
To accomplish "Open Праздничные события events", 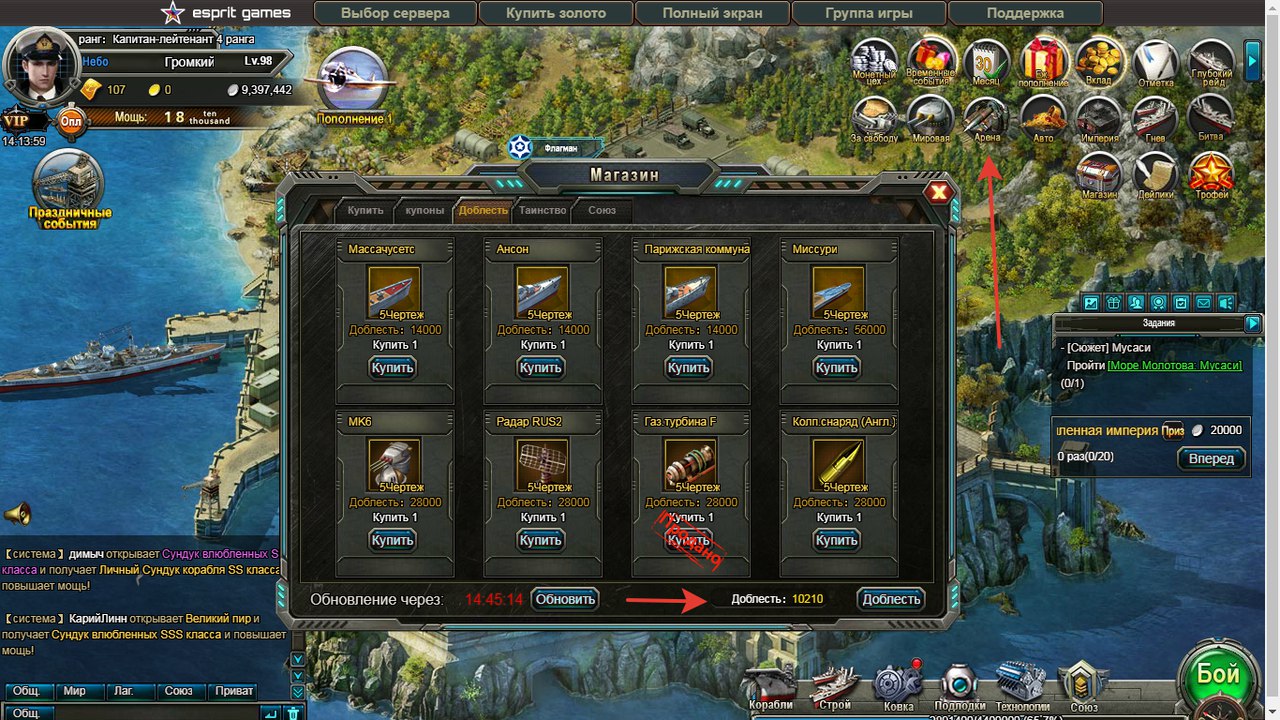I will tap(69, 190).
